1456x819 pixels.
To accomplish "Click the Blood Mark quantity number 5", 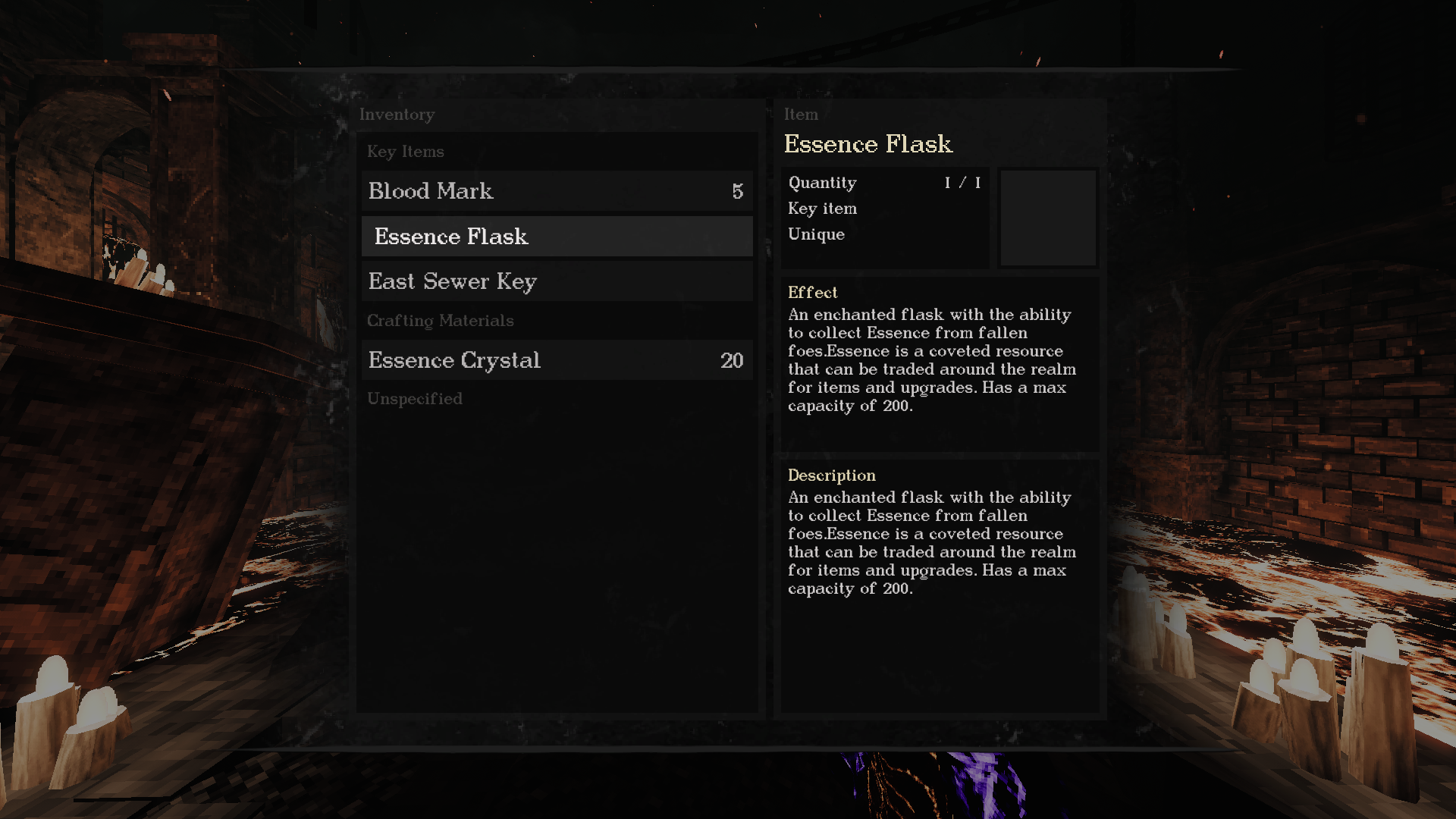I will [736, 191].
